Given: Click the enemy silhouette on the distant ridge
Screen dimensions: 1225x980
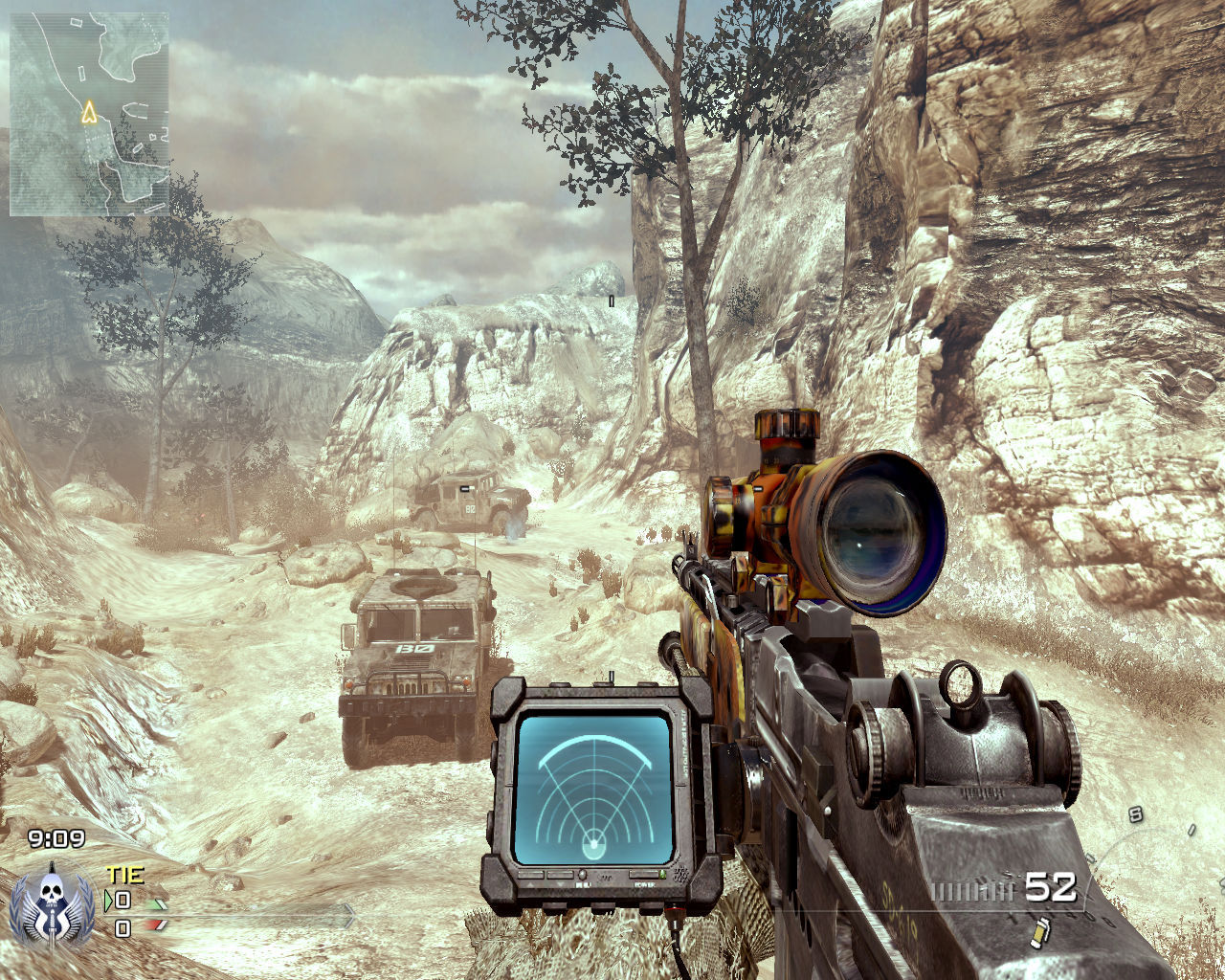Looking at the screenshot, I should tap(610, 300).
